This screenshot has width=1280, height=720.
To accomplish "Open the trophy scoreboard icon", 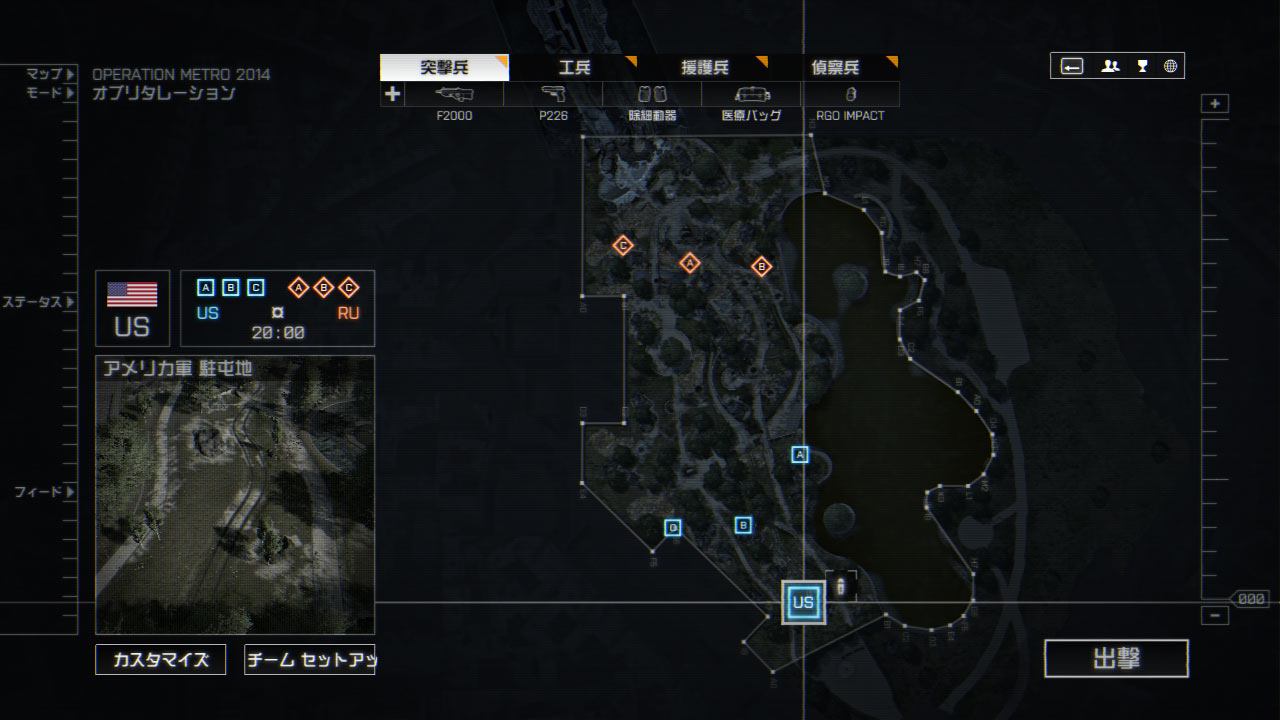I will tap(1142, 66).
